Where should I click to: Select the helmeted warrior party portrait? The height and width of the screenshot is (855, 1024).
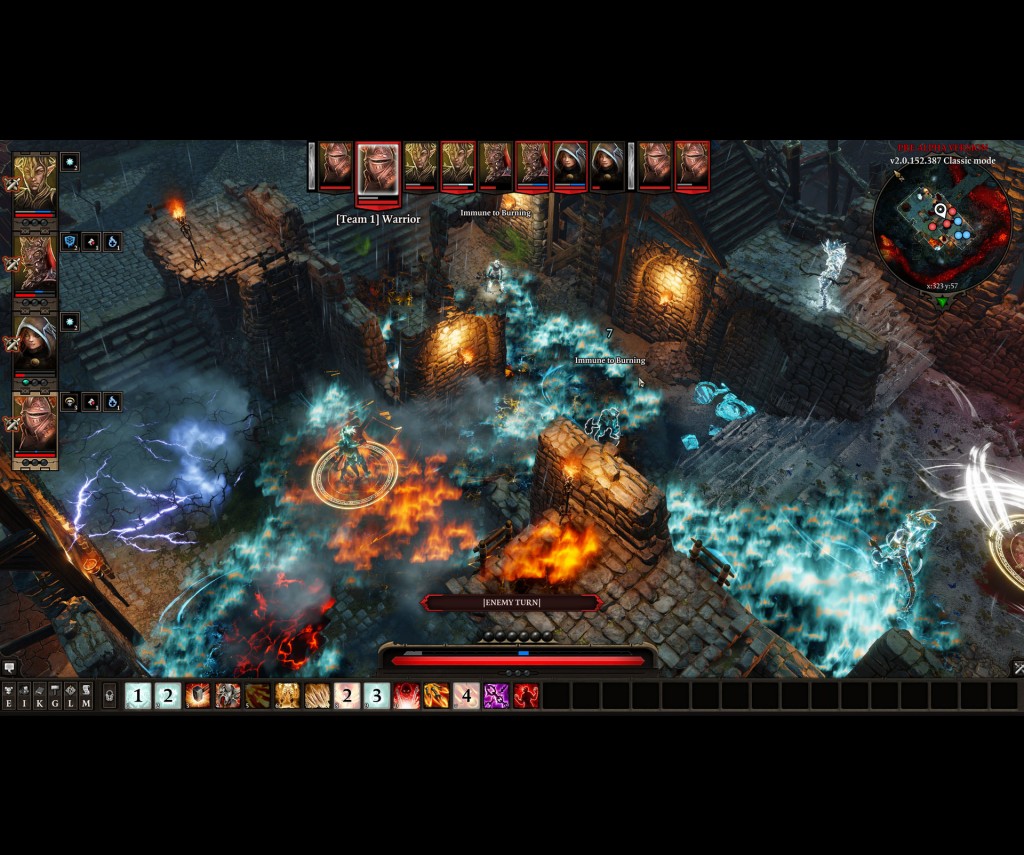(34, 423)
